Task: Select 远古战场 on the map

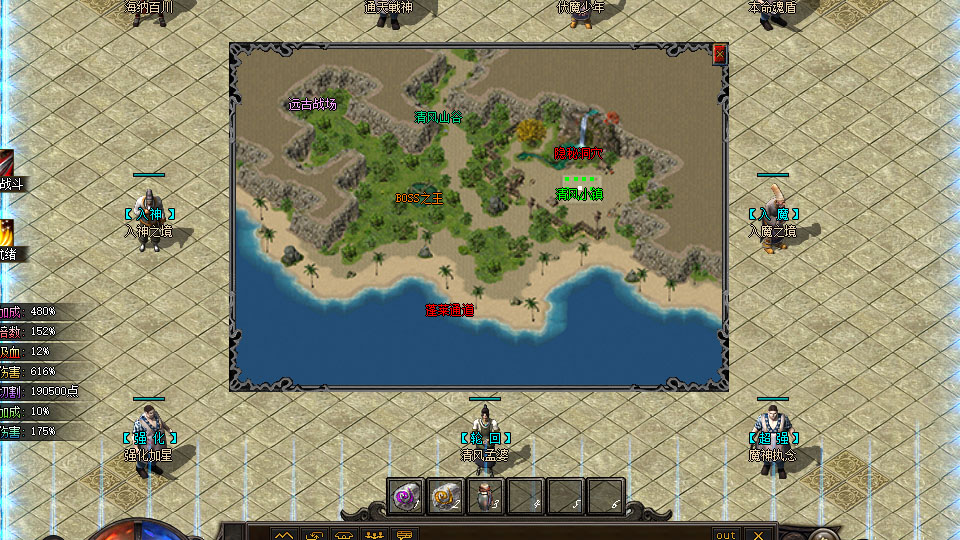Action: (x=312, y=103)
